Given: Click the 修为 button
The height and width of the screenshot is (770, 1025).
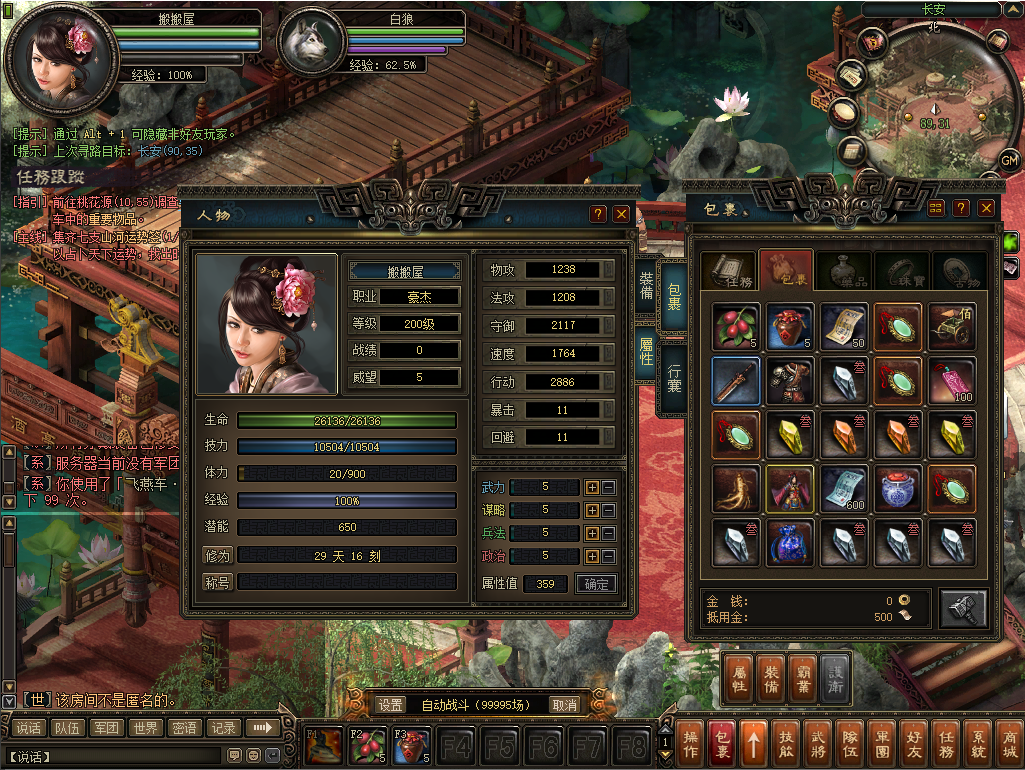Looking at the screenshot, I should pos(217,555).
